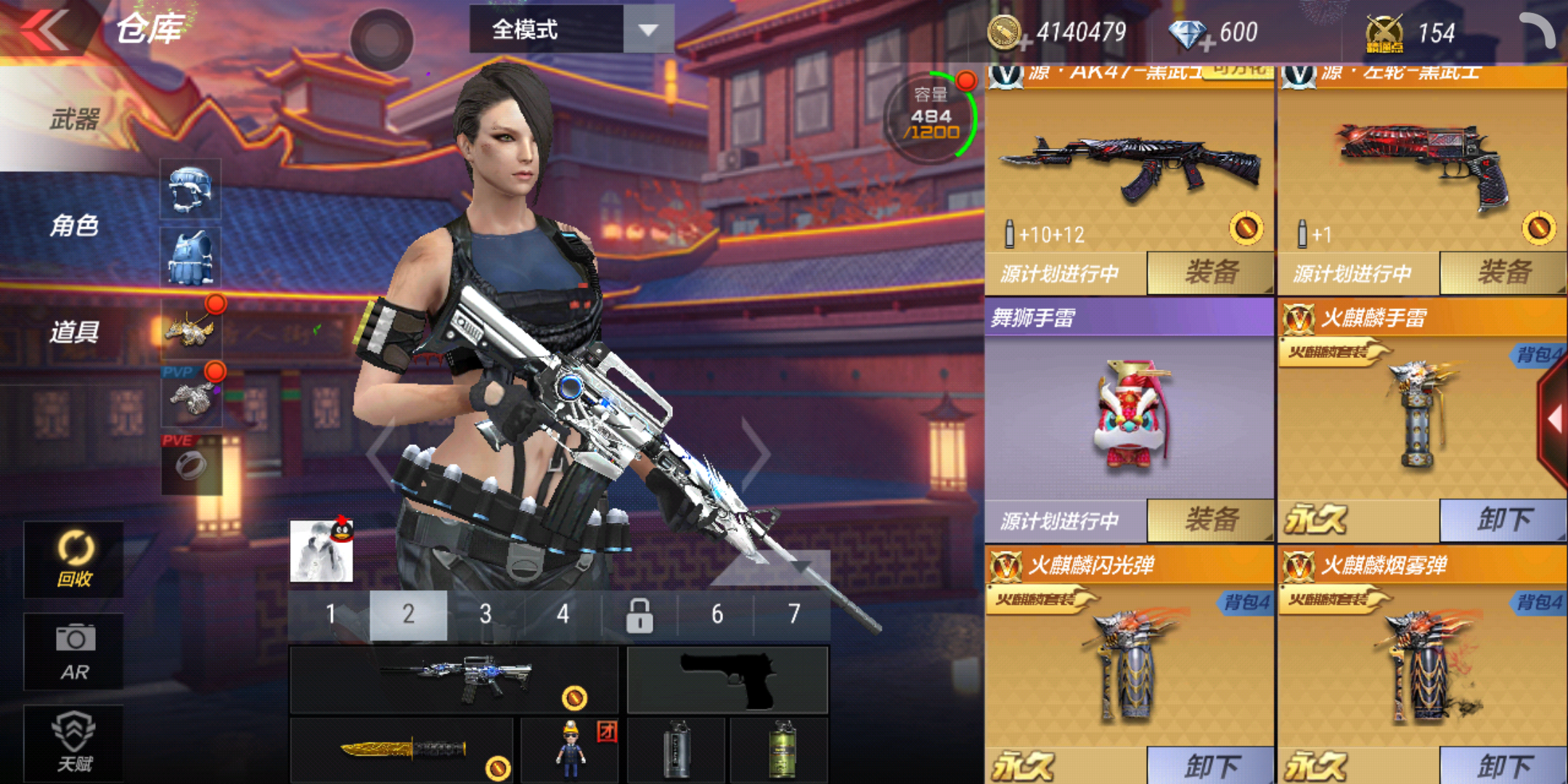Click the locked weapon loadout slot
Screen dimensions: 1568x784
[640, 613]
